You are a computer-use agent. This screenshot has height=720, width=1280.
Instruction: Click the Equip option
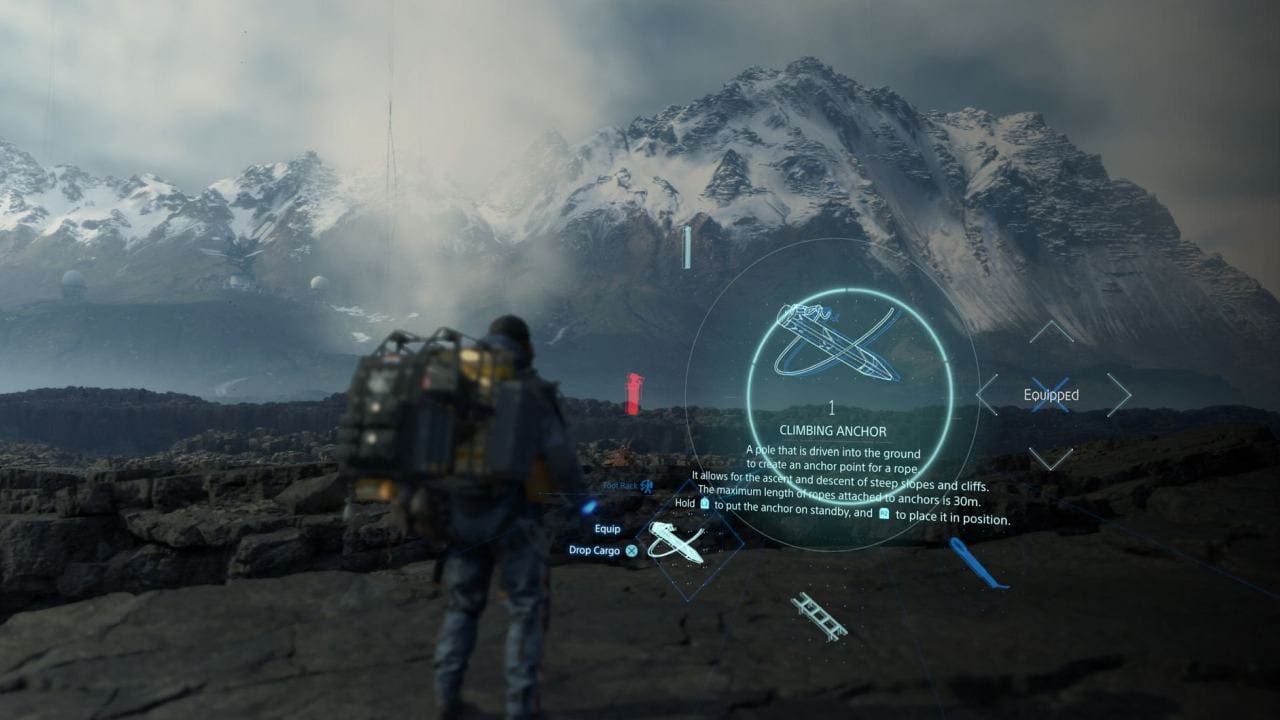607,529
